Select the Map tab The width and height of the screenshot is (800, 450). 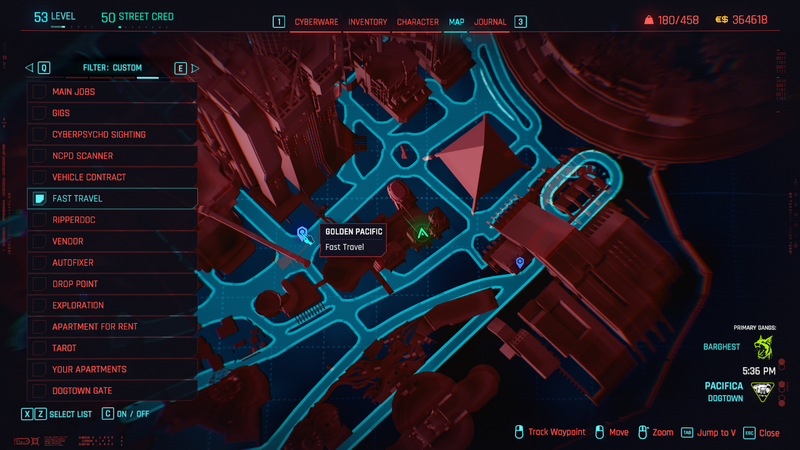click(456, 21)
